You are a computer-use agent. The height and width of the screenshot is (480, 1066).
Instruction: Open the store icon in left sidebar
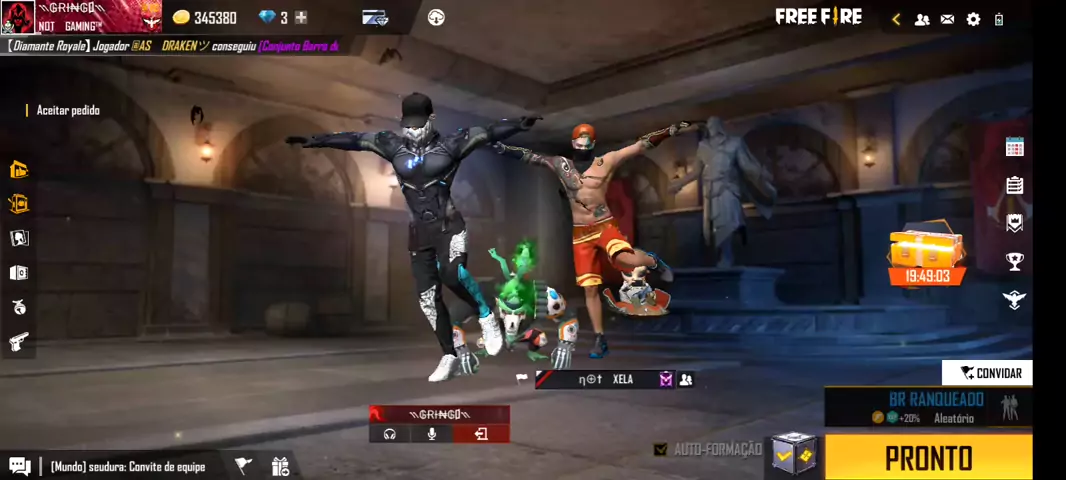pyautogui.click(x=19, y=169)
